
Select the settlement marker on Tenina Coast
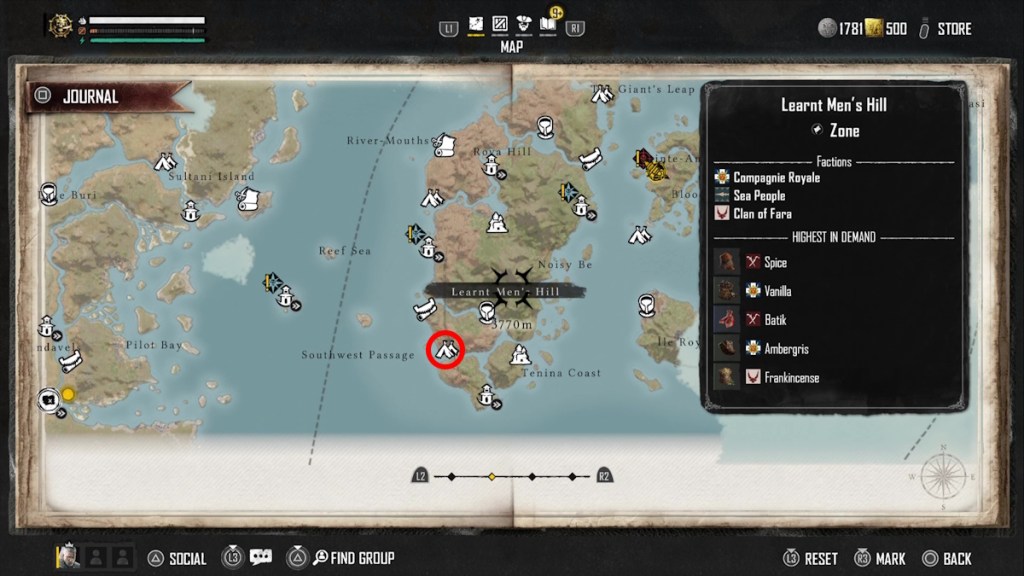tap(520, 355)
